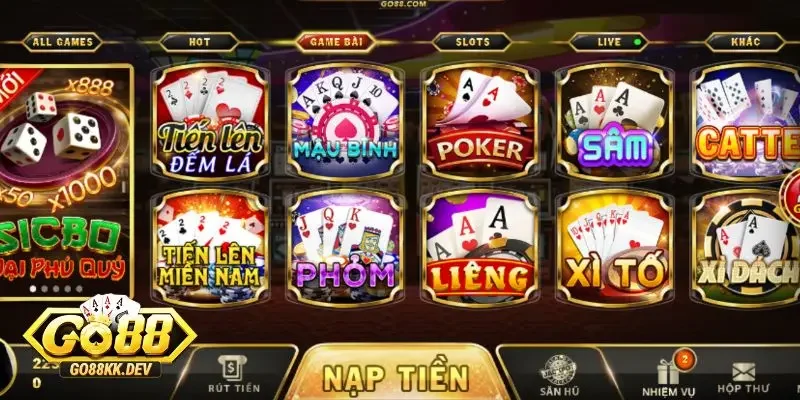The width and height of the screenshot is (800, 400).
Task: Switch to the Slots tab
Action: [469, 42]
